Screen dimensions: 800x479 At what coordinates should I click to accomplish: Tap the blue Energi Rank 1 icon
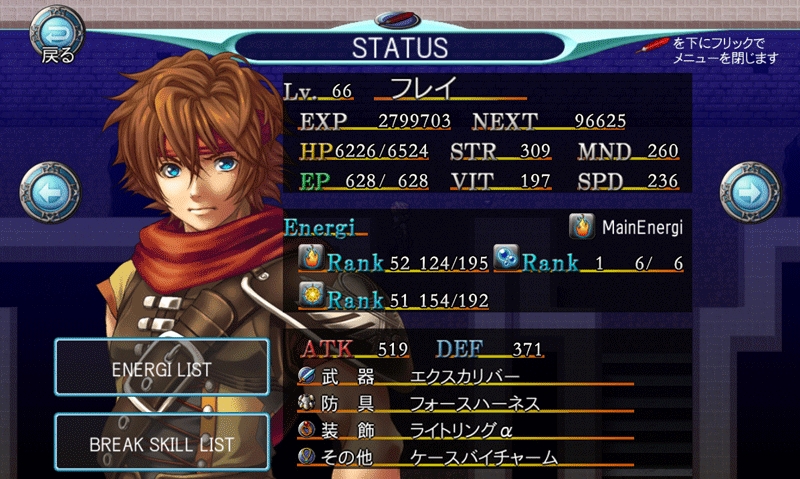click(x=507, y=262)
